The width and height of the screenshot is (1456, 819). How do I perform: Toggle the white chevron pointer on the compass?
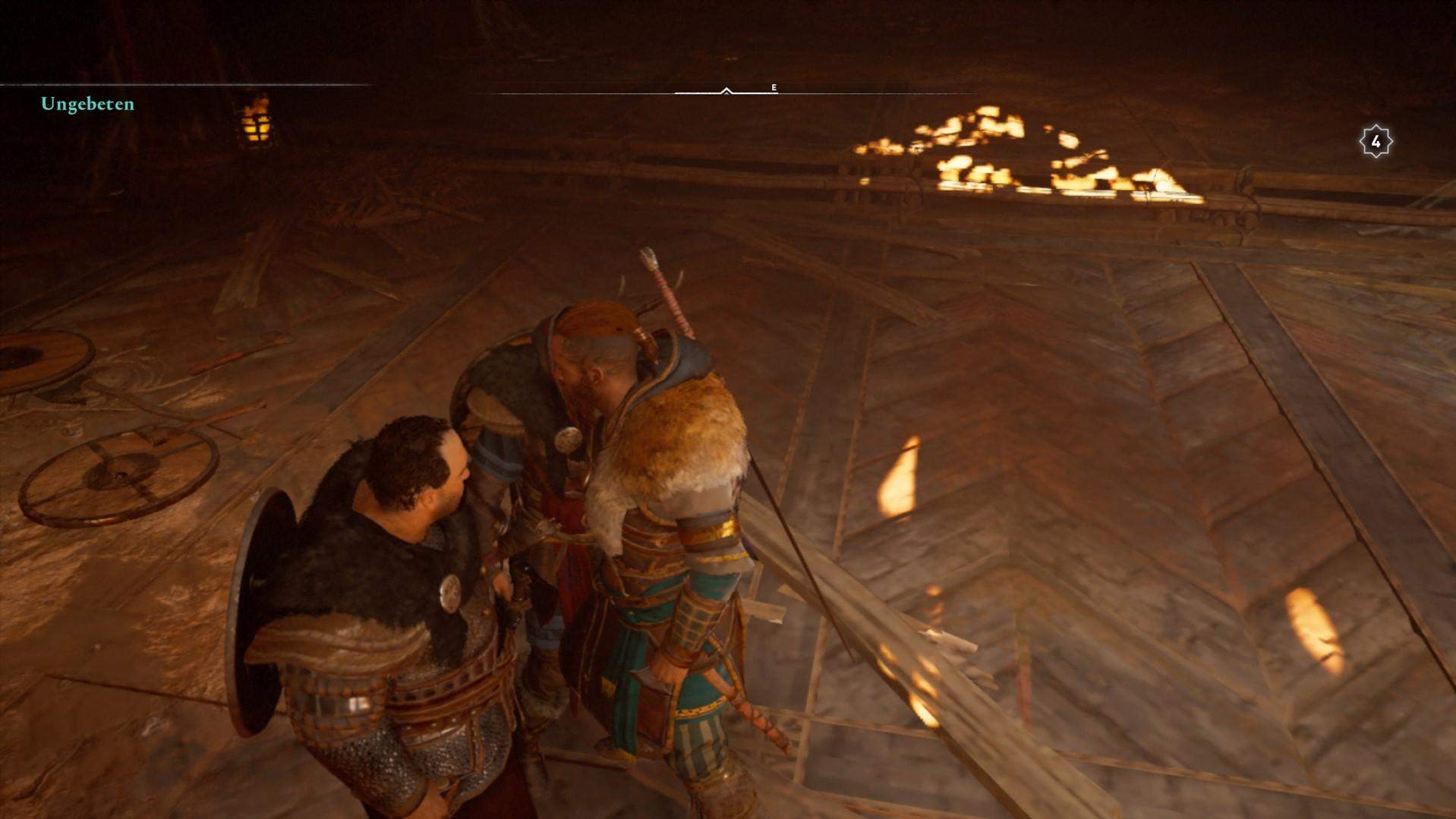(x=726, y=89)
